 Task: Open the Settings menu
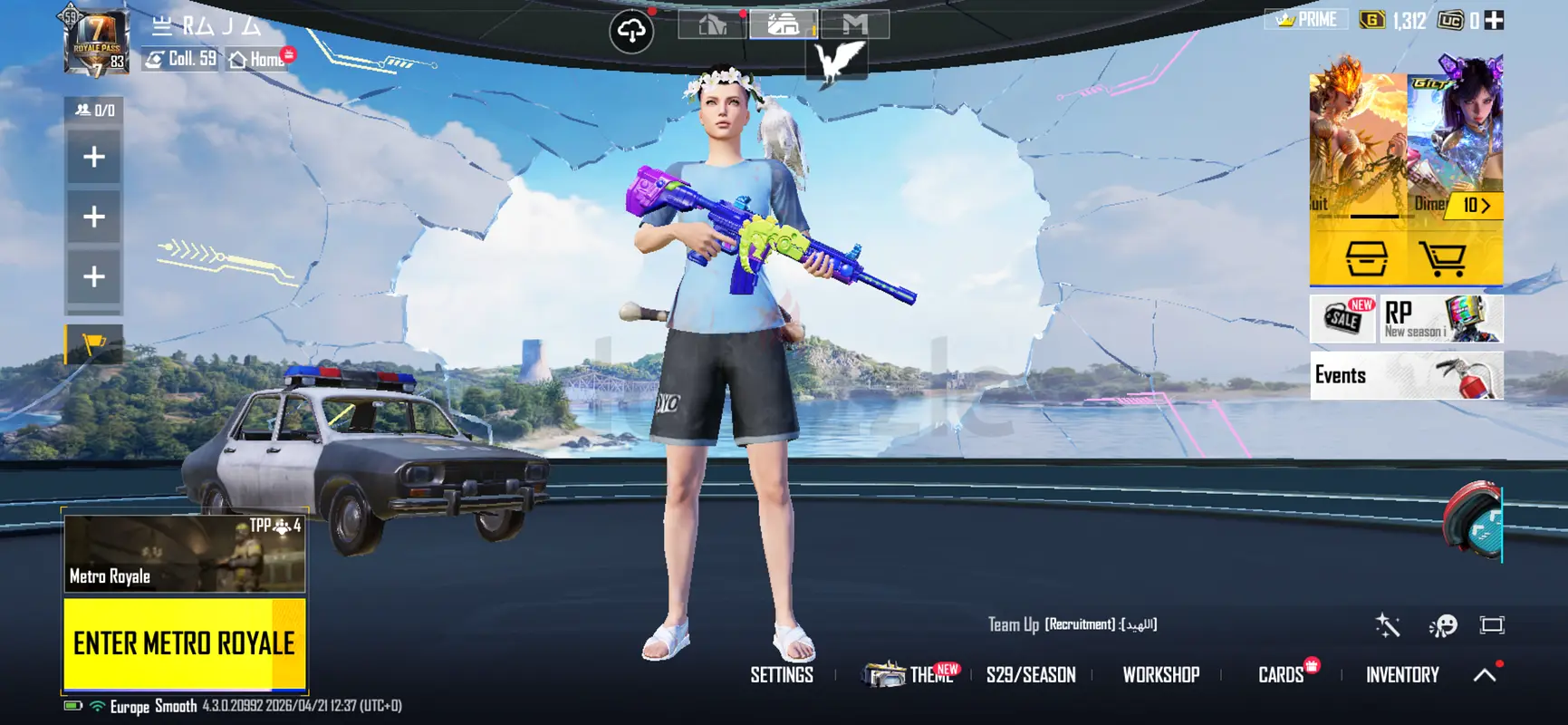point(782,675)
